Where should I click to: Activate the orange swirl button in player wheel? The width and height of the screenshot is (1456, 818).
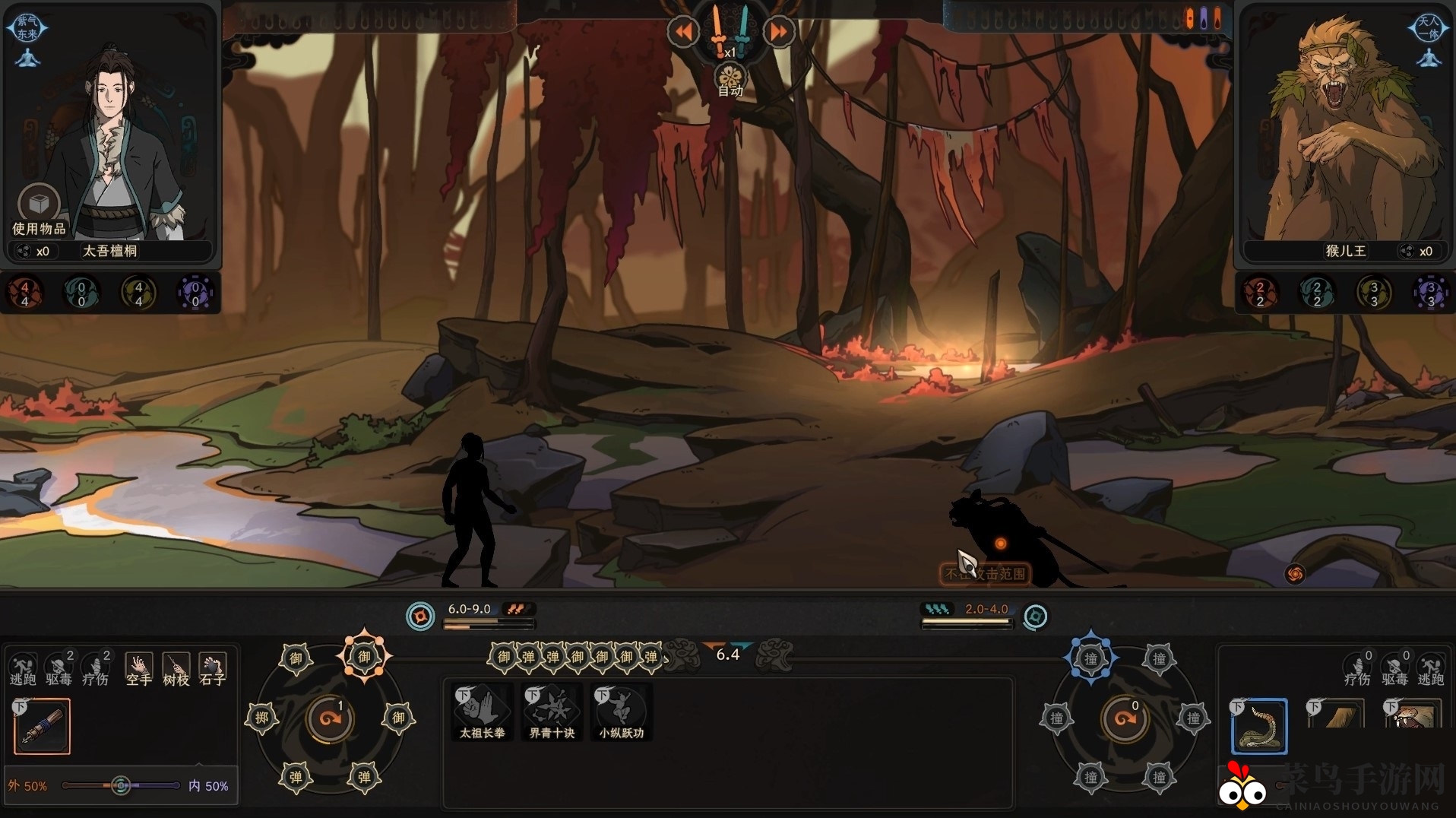click(330, 718)
